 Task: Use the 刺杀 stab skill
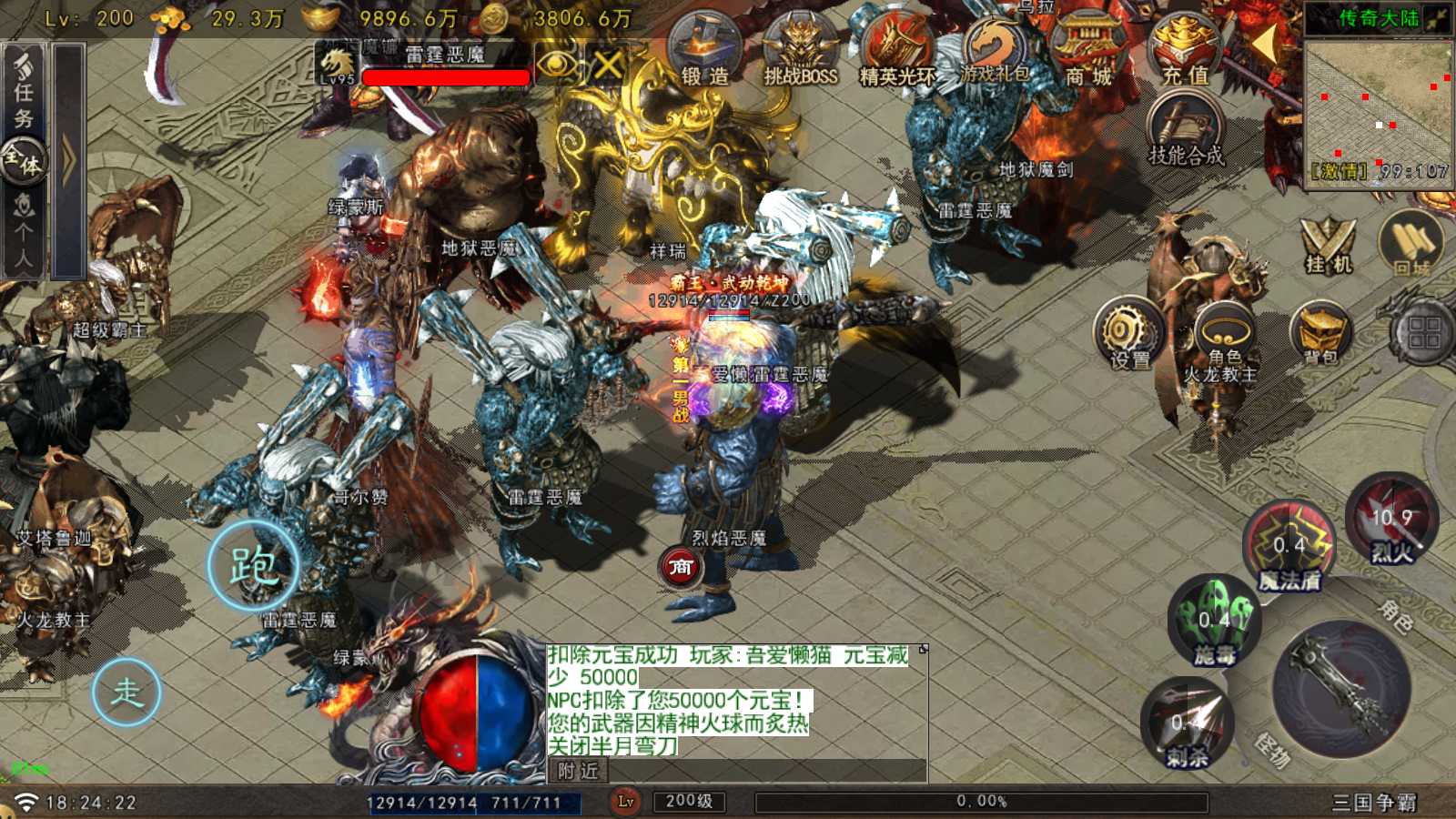pos(1188,725)
